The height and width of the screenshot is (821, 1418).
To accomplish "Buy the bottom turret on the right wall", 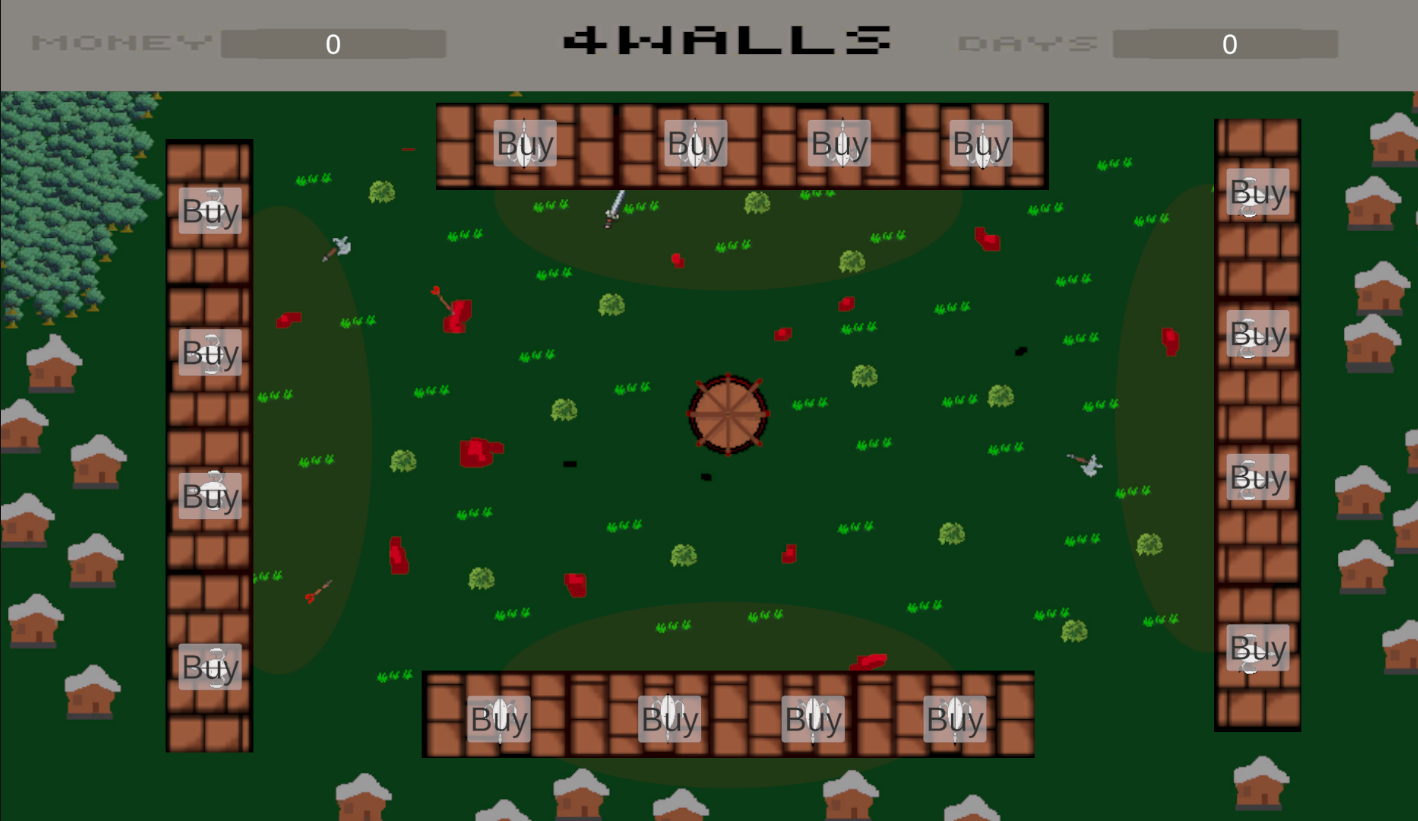I will point(1258,649).
